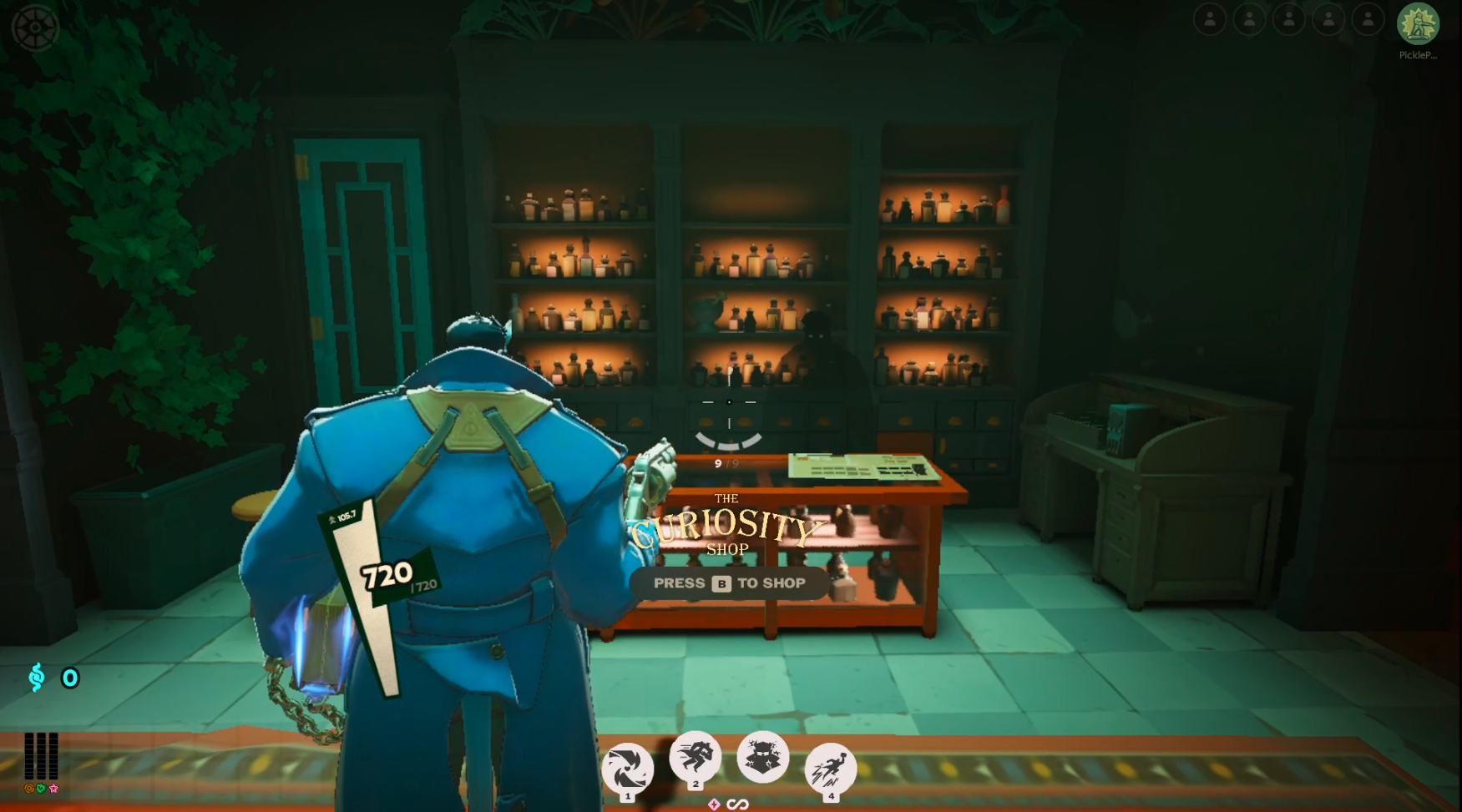Click the teal currency swirl icon bottom-left
The height and width of the screenshot is (812, 1462).
35,678
